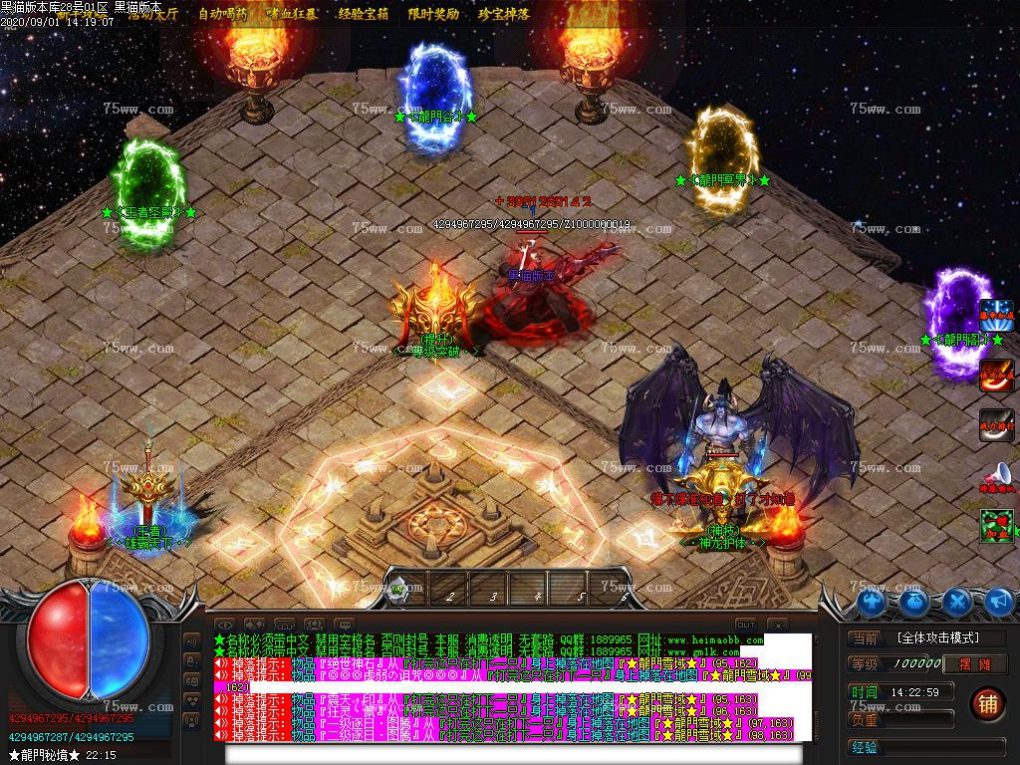Open the character panel with the blue figure button
The height and width of the screenshot is (765, 1020).
coord(871,601)
